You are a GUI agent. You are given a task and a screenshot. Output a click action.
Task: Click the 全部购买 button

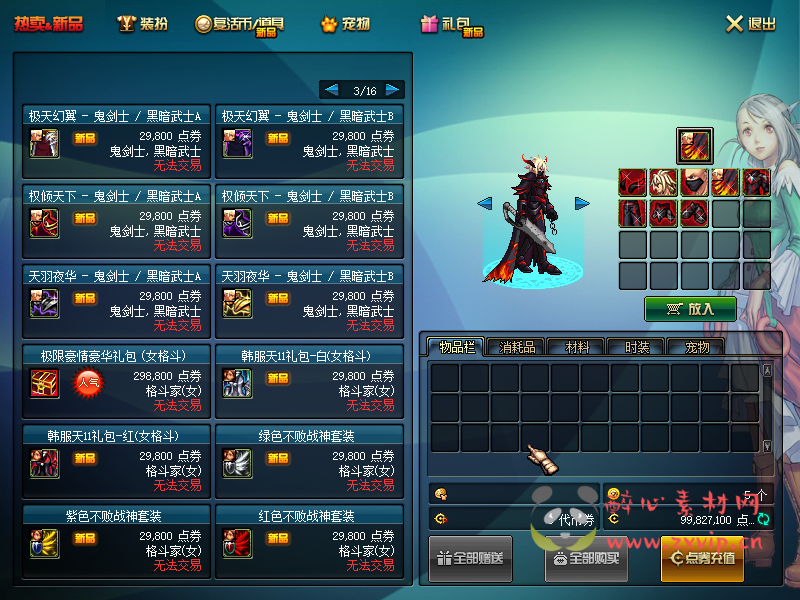tap(587, 558)
